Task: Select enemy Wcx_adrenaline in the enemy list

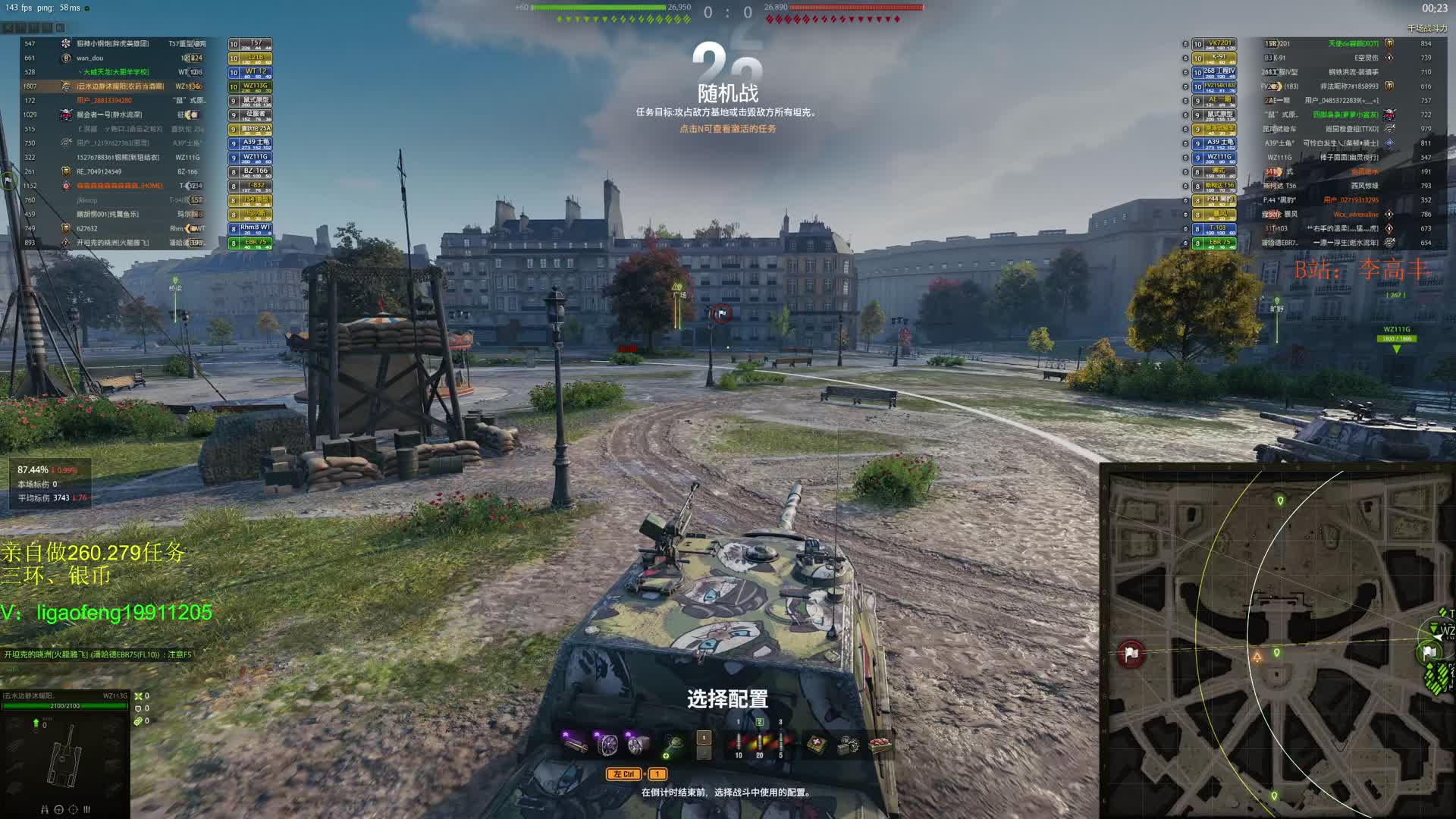Action: coord(1355,215)
